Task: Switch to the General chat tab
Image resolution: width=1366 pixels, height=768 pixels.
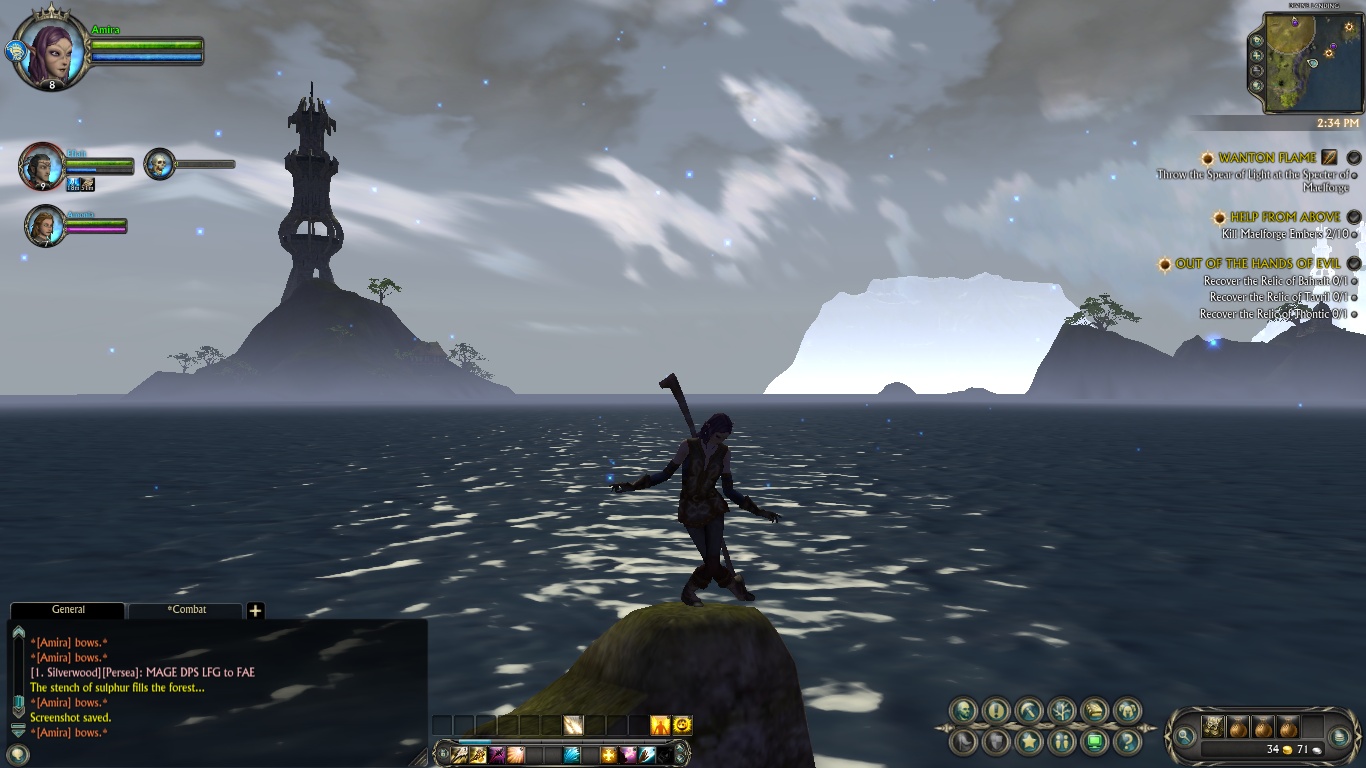Action: coord(68,610)
